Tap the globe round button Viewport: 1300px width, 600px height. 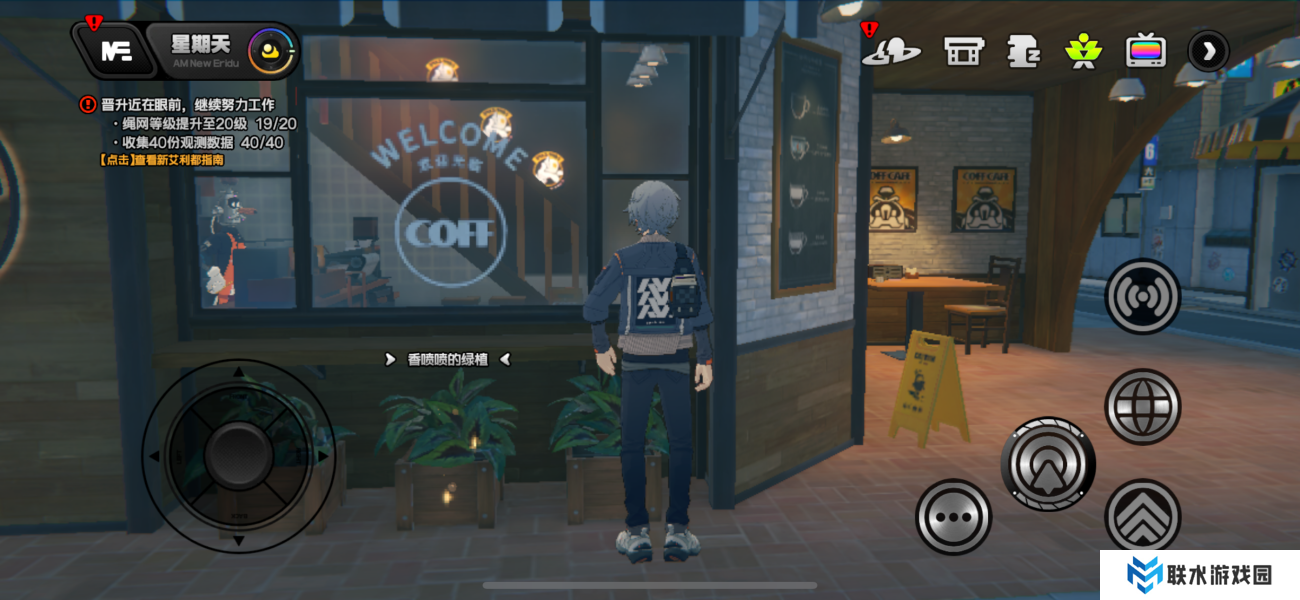pos(1143,406)
